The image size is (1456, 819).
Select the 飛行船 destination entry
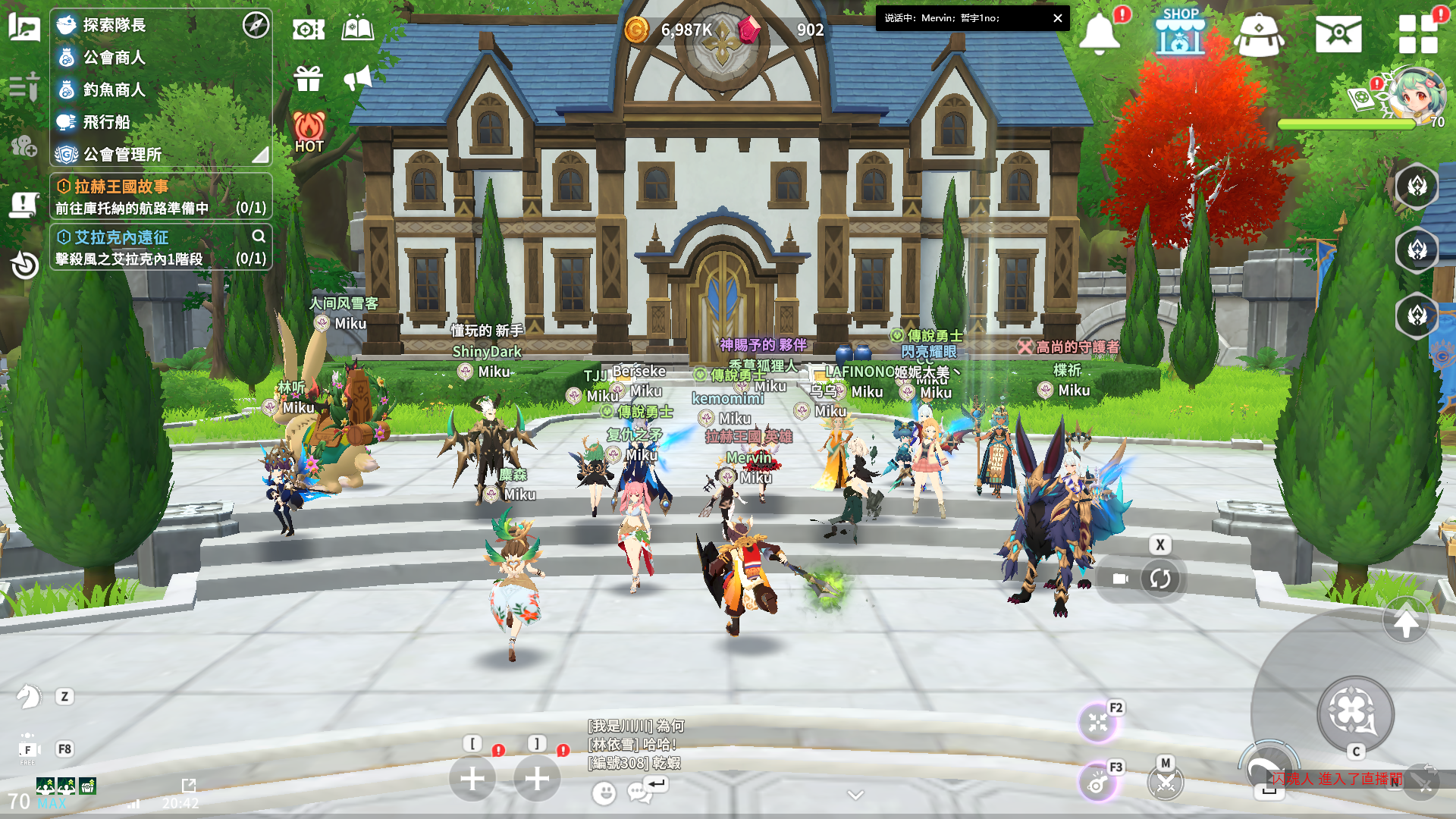106,122
